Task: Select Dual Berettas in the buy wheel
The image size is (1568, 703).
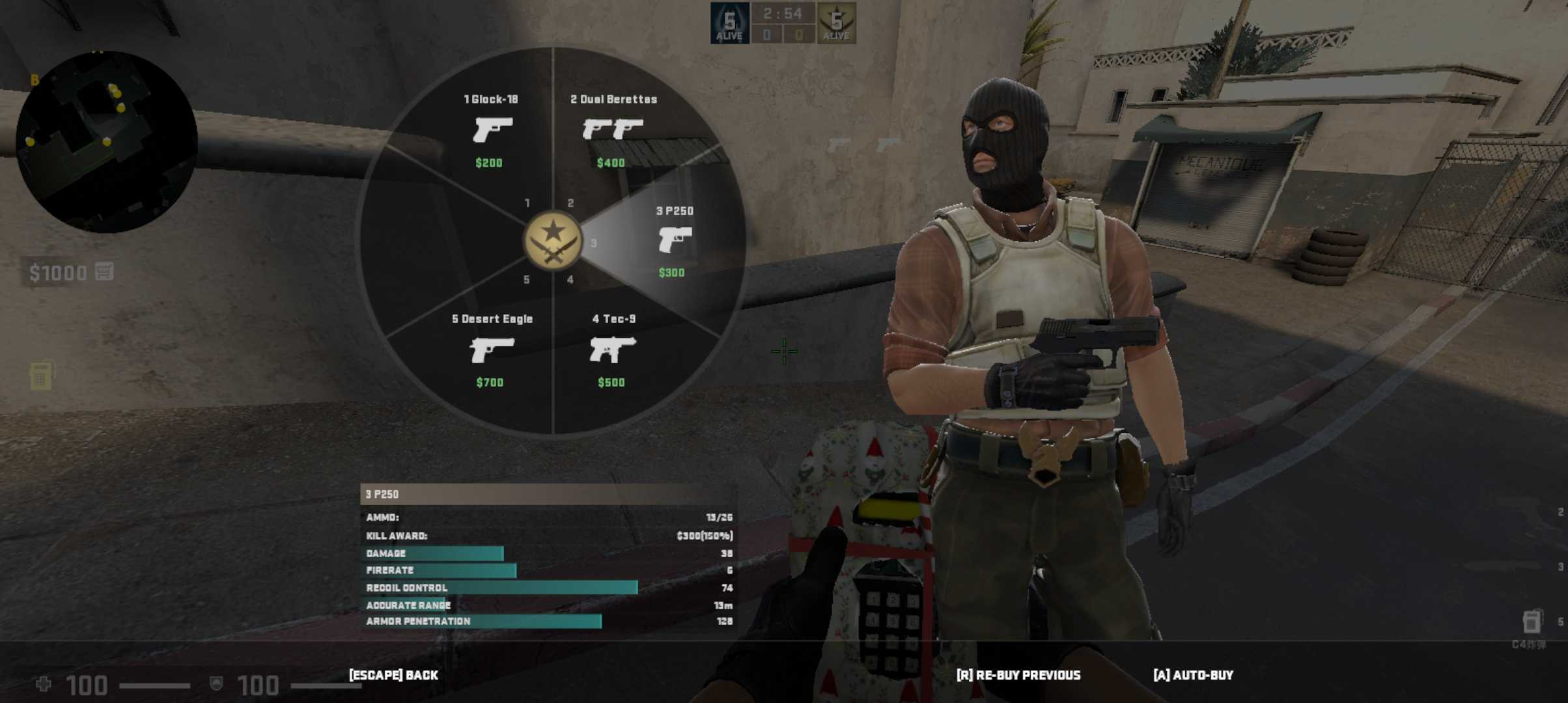Action: pyautogui.click(x=613, y=130)
